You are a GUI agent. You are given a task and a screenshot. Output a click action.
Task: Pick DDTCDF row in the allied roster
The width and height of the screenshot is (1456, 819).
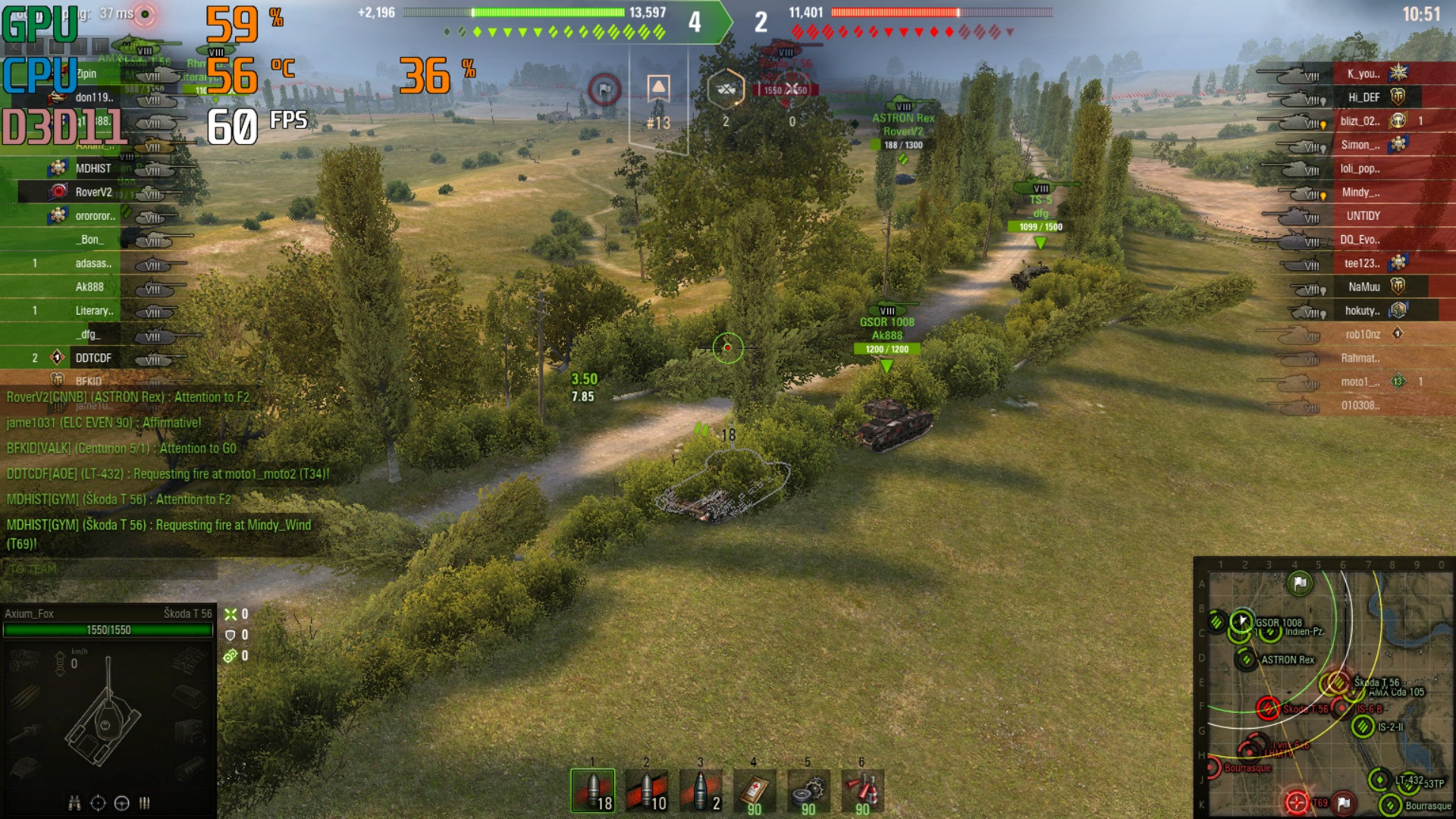(93, 358)
